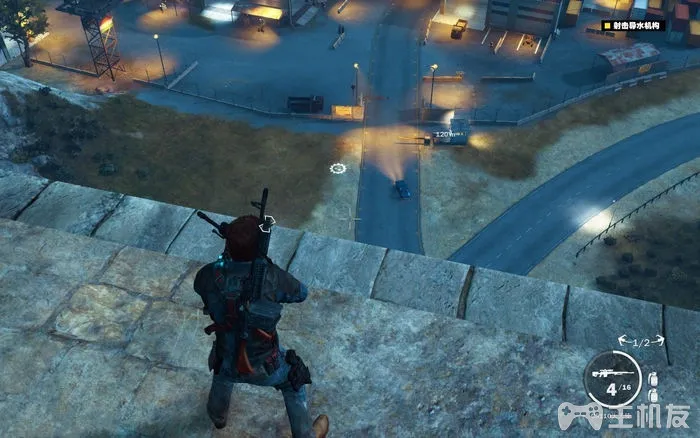This screenshot has width=700, height=438.
Task: Click the 1/2 weapon swap indicator
Action: pyautogui.click(x=641, y=342)
